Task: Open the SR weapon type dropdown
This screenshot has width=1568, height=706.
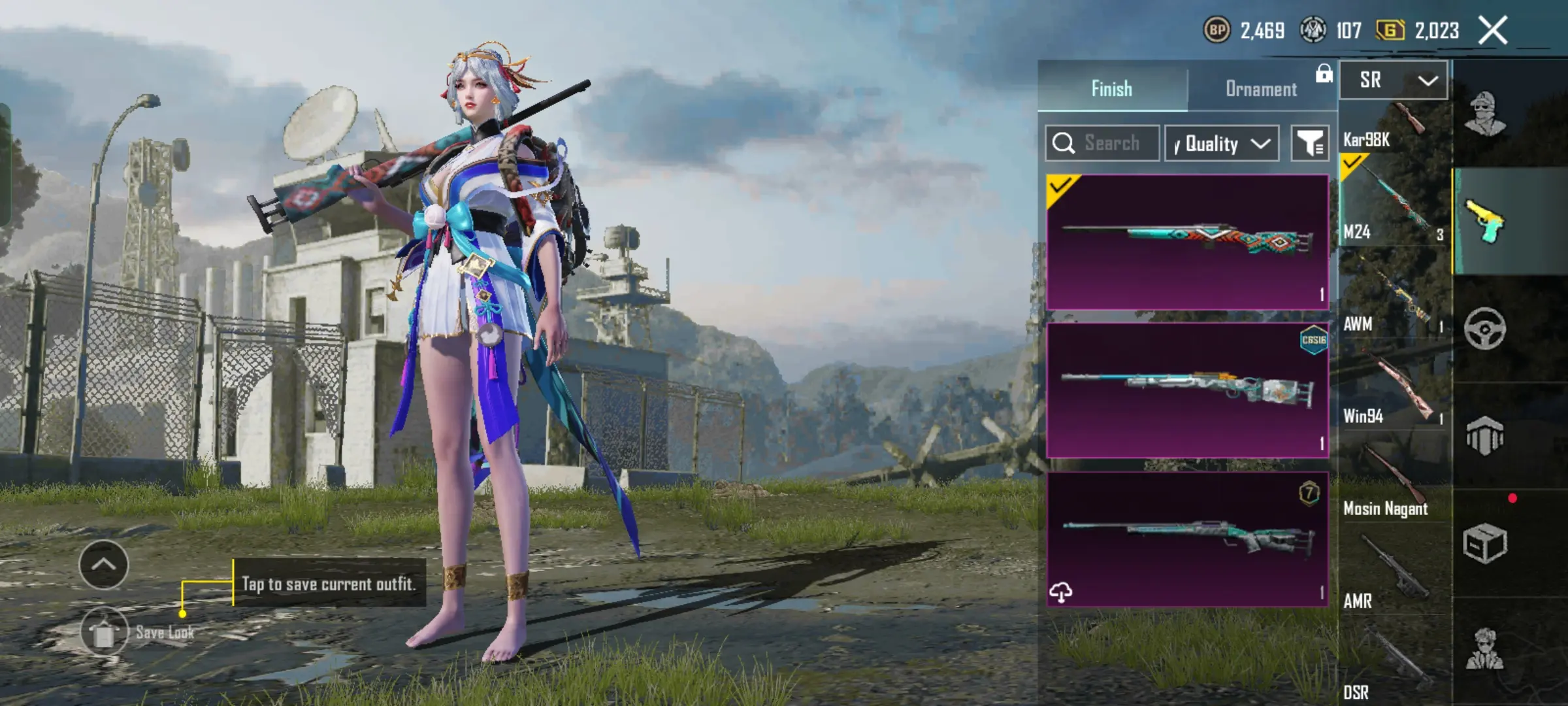Action: click(1394, 80)
